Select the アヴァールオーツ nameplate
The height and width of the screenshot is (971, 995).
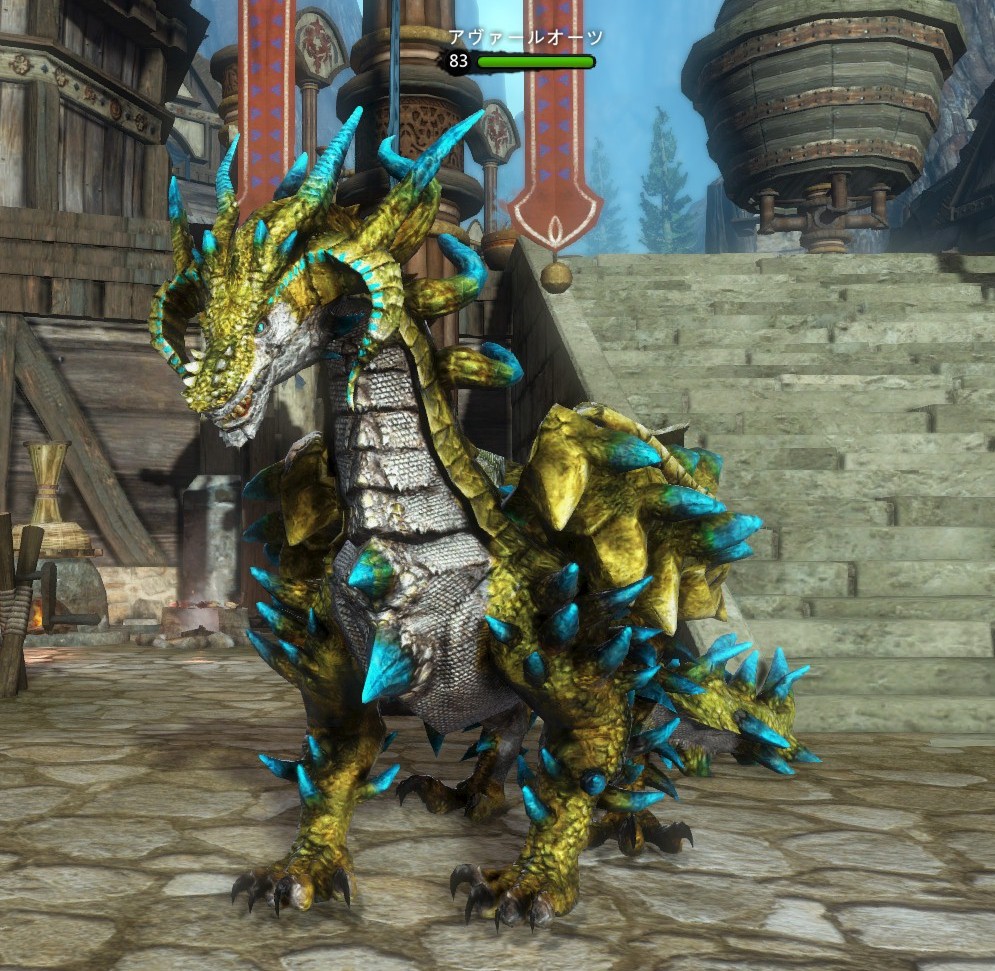coord(525,39)
